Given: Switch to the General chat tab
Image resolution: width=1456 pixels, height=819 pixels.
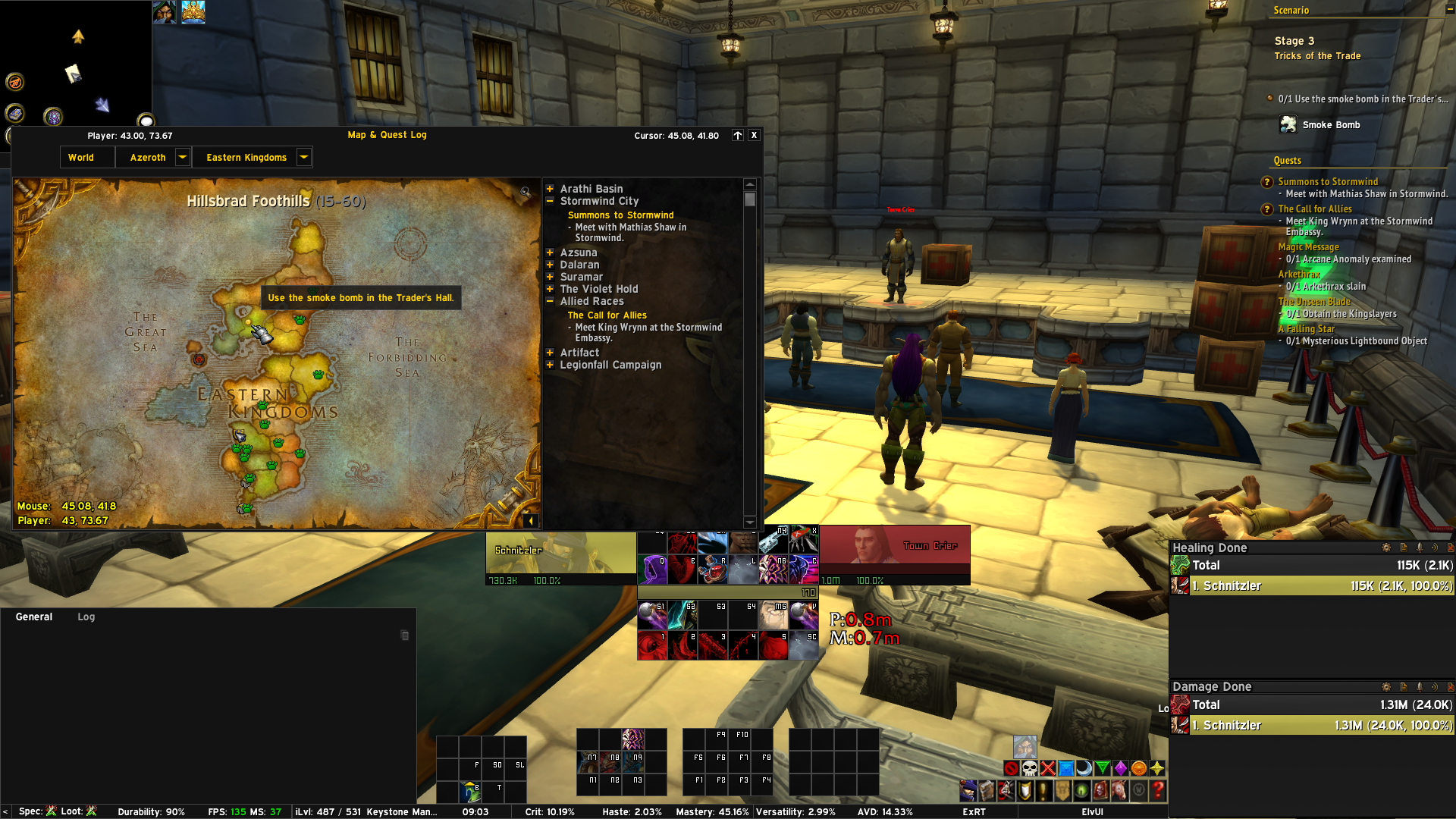Looking at the screenshot, I should 34,617.
